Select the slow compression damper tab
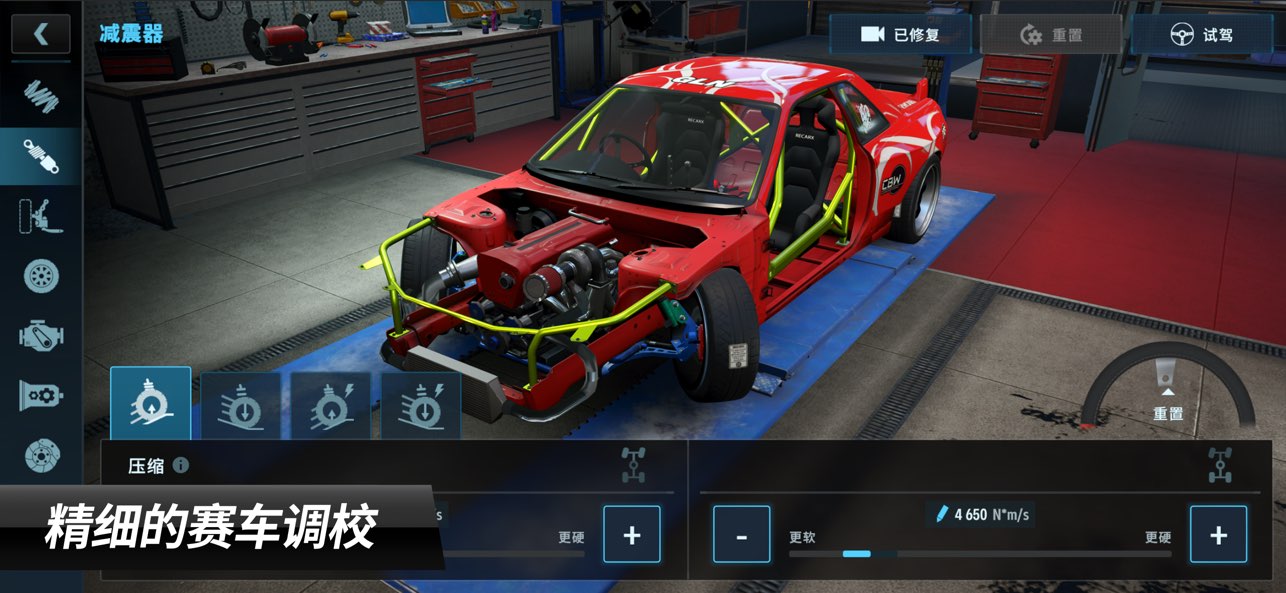 pos(150,403)
